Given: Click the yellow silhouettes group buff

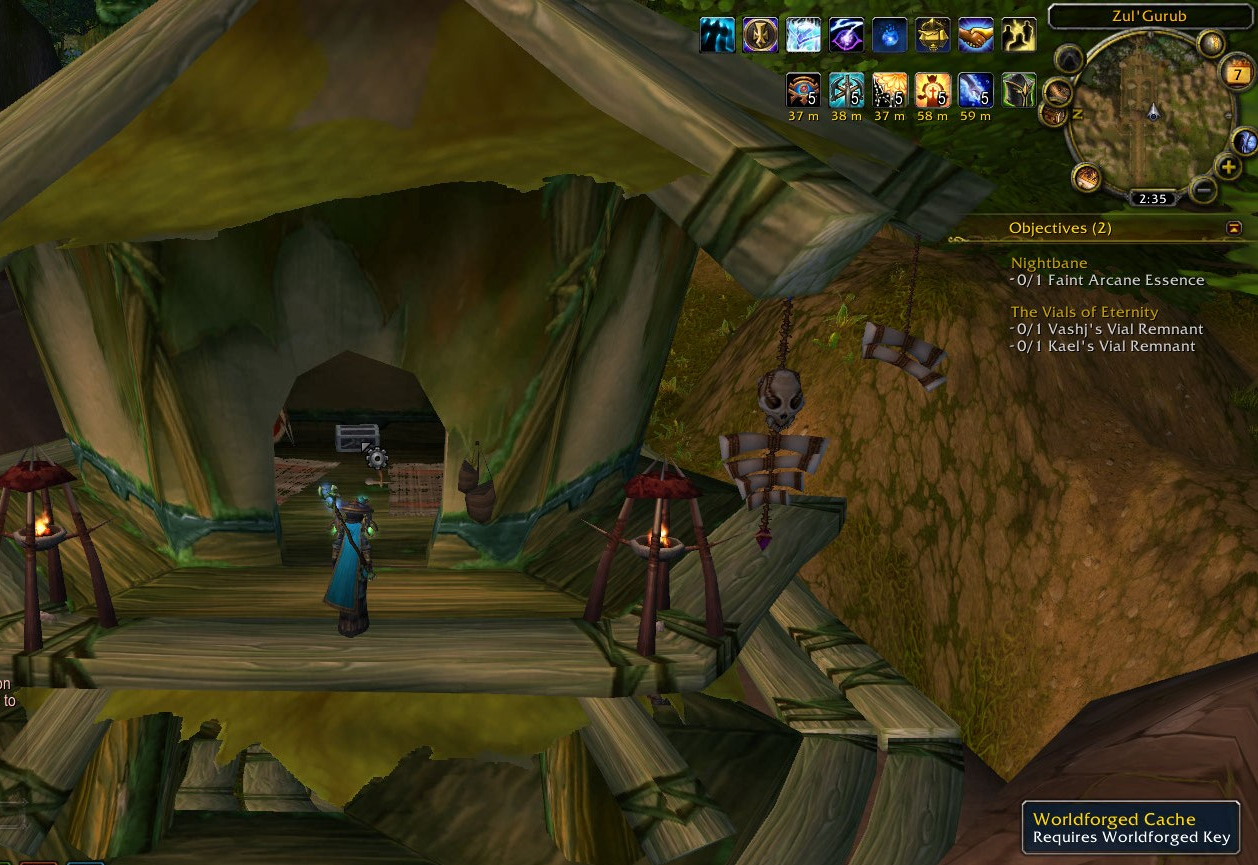Looking at the screenshot, I should (x=1018, y=35).
